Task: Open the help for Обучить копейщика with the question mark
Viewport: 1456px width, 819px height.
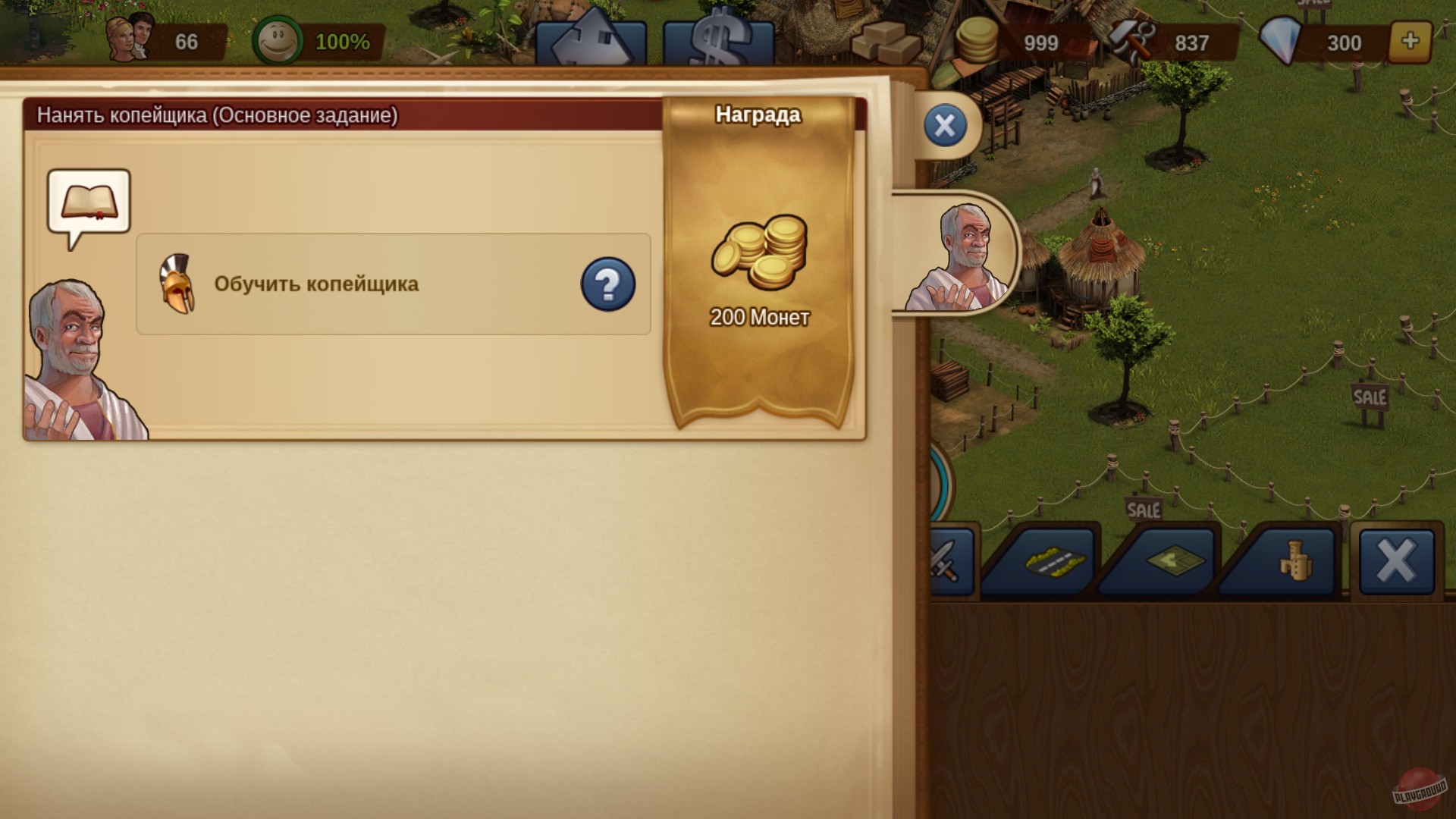Action: click(x=607, y=283)
